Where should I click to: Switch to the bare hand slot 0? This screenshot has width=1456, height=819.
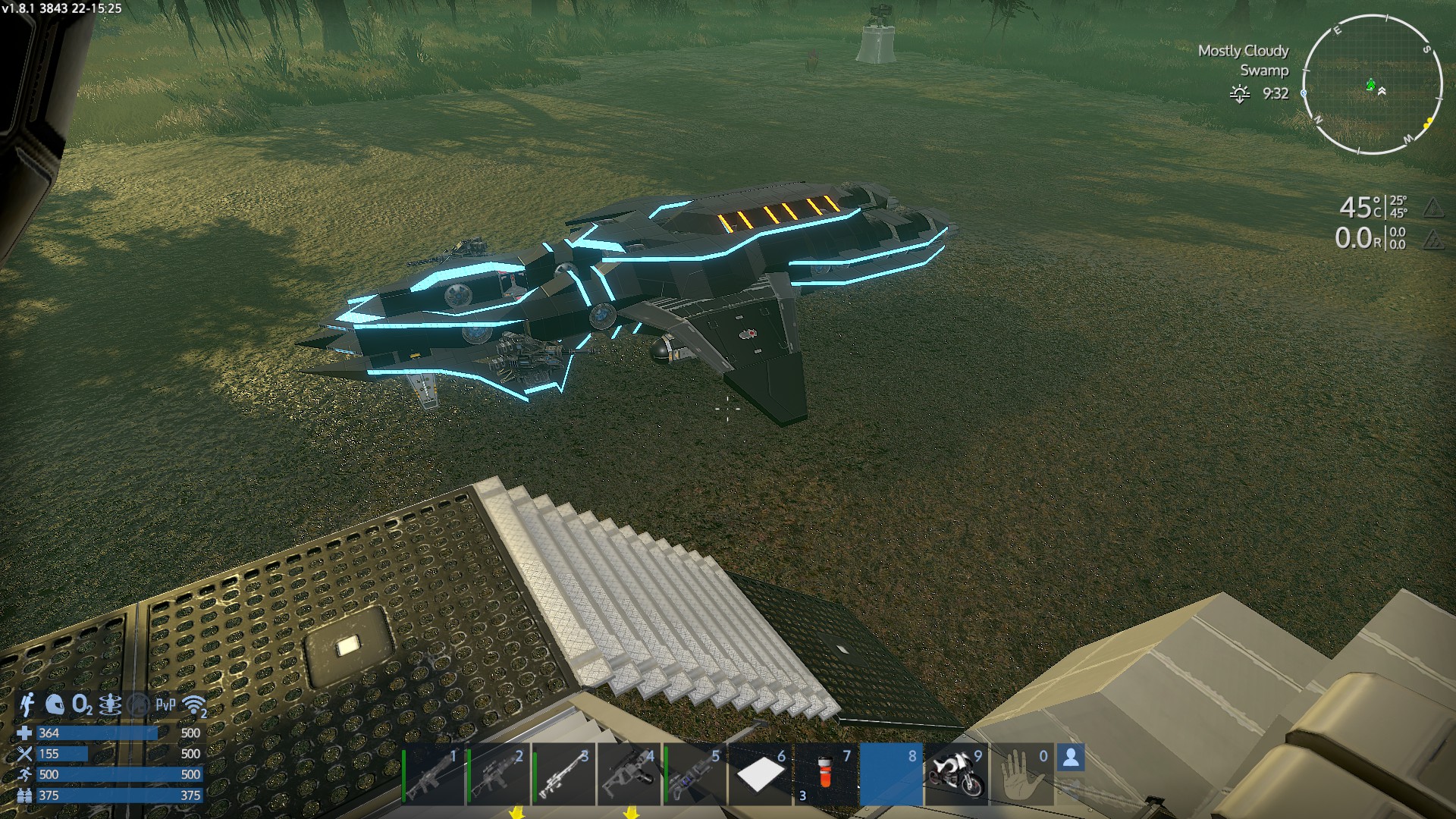[x=1021, y=775]
